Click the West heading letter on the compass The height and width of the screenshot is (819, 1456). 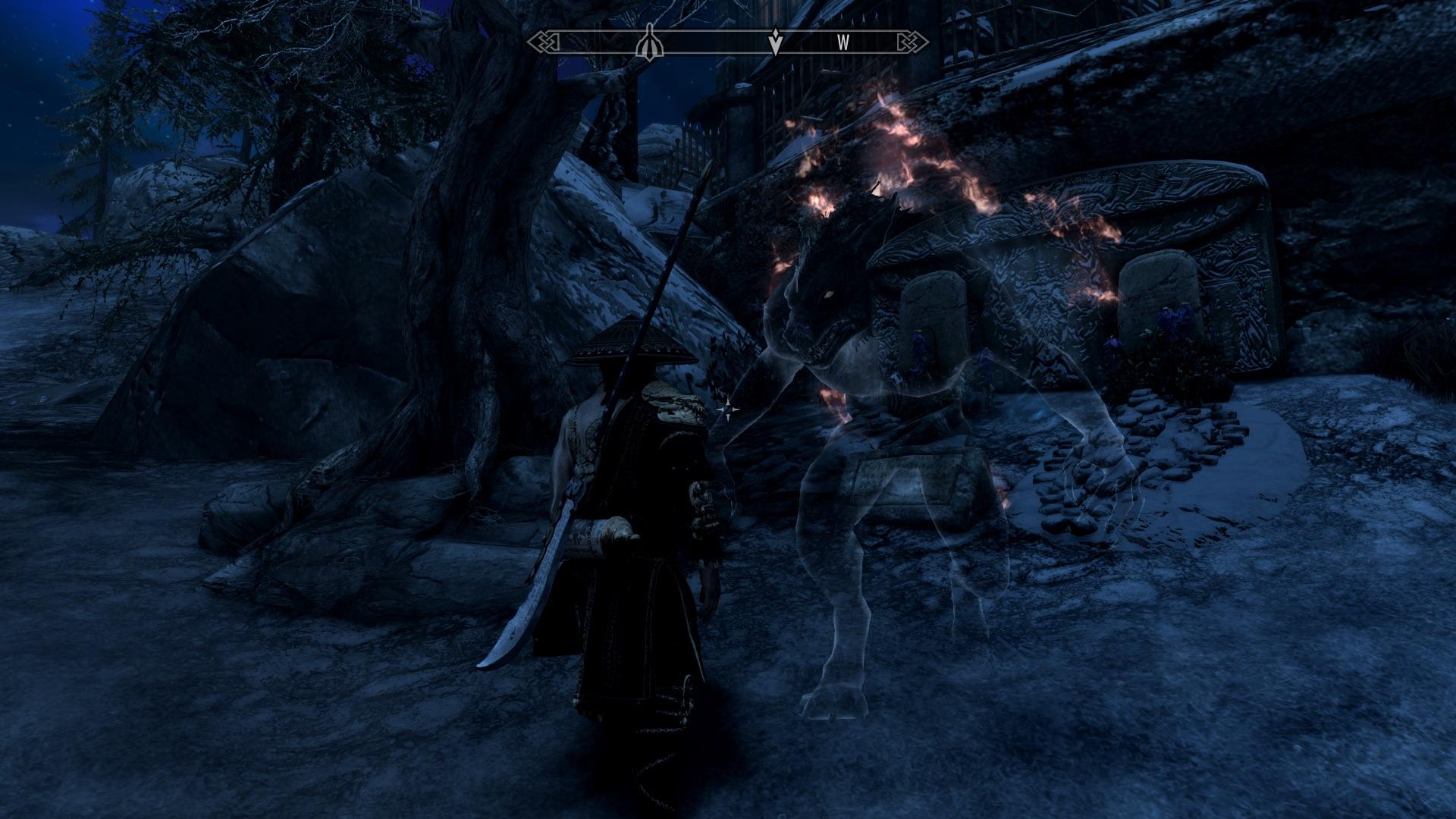[x=843, y=43]
